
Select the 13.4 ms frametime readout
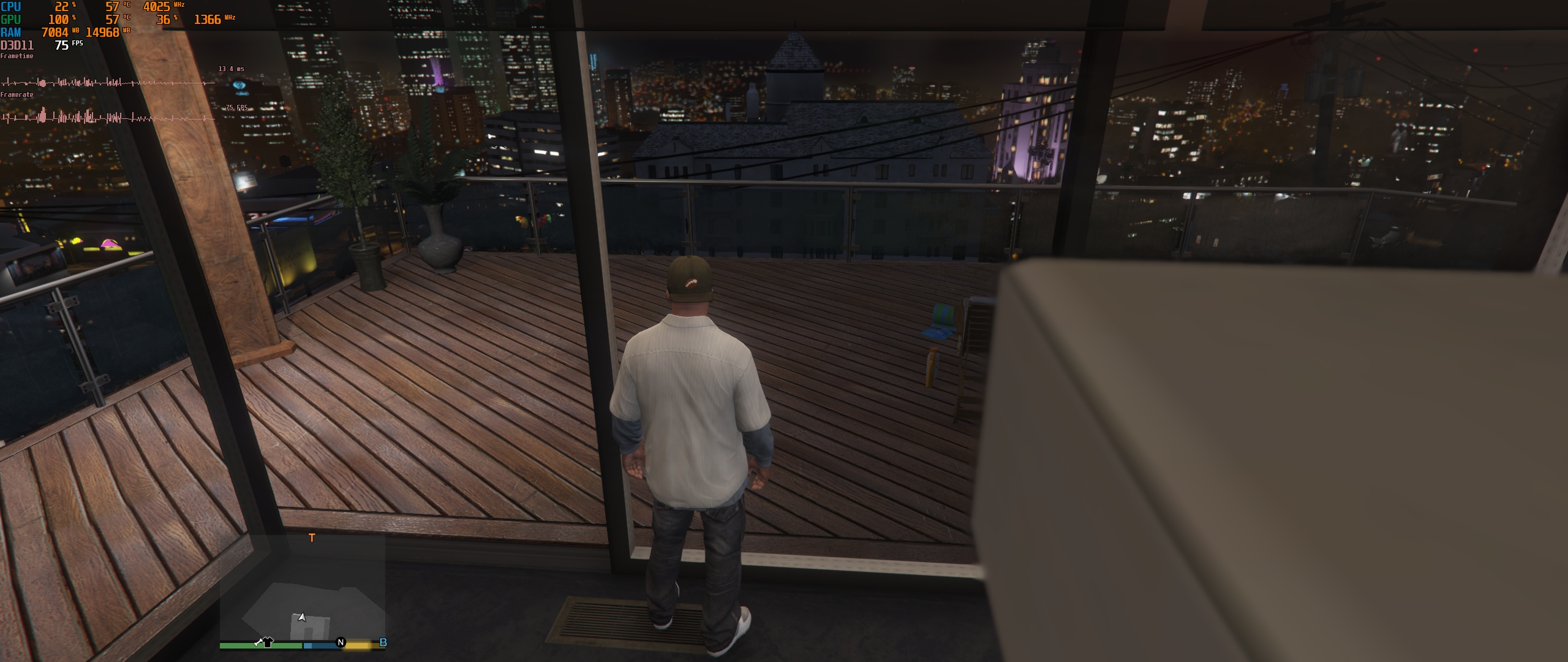pyautogui.click(x=233, y=67)
